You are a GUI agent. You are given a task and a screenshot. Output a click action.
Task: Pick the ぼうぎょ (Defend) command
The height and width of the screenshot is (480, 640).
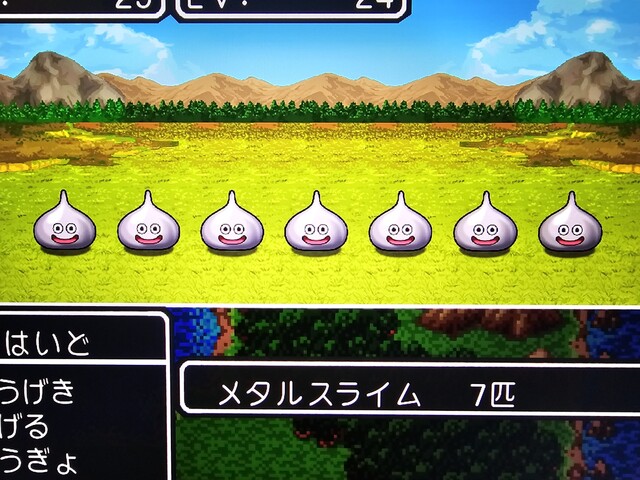[40, 463]
